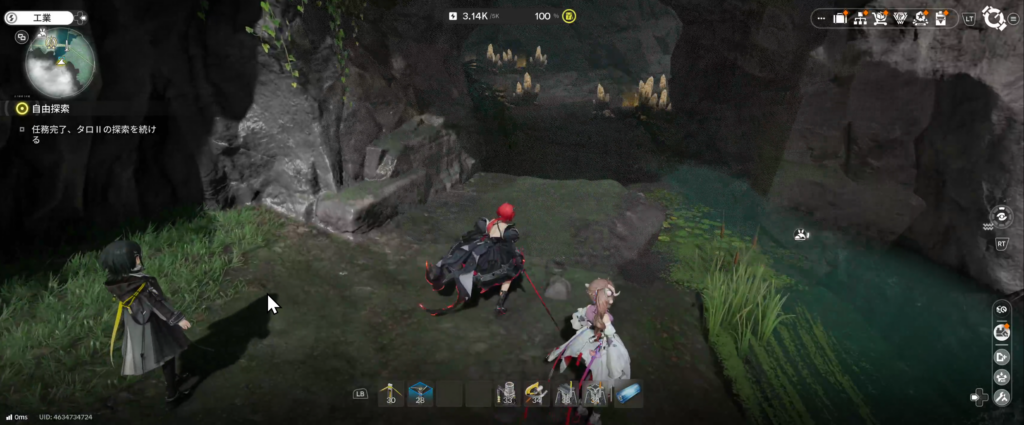This screenshot has height=425, width=1024.
Task: Open the circular minimap
Action: coord(60,62)
